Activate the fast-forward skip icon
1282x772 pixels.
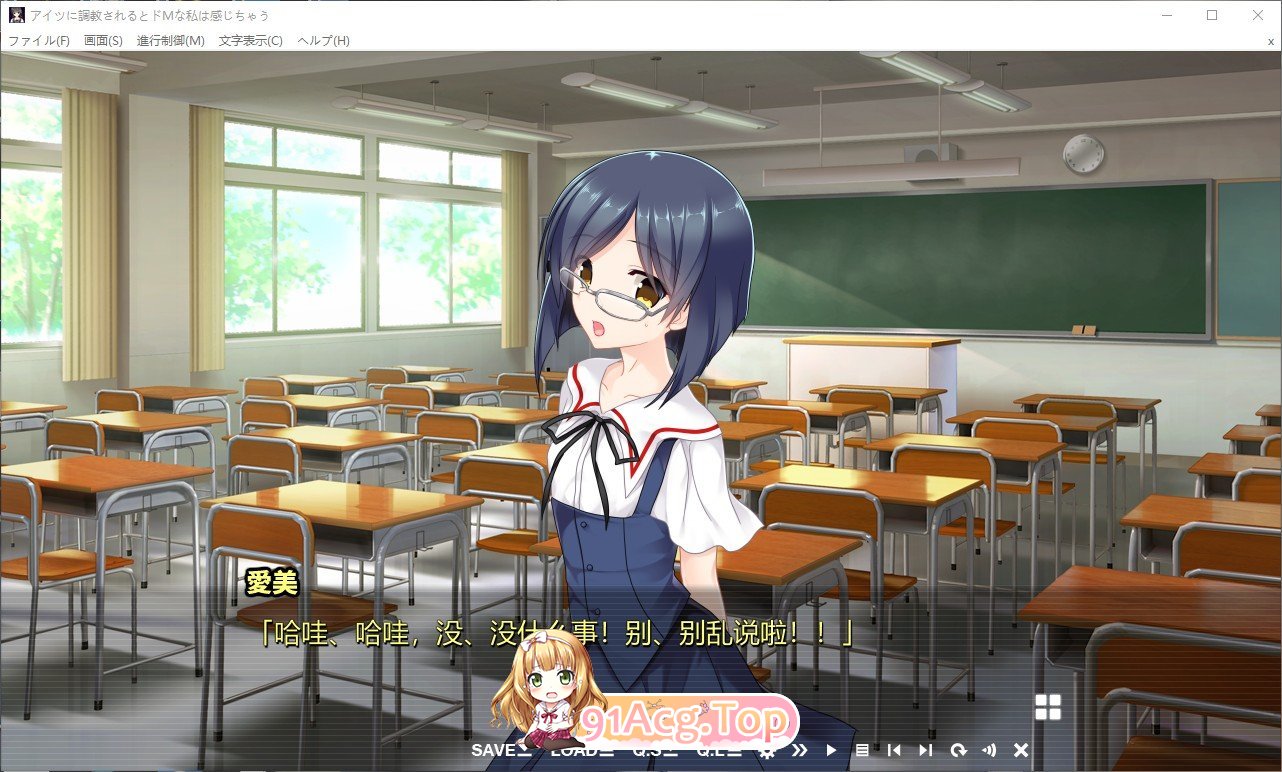[x=799, y=749]
